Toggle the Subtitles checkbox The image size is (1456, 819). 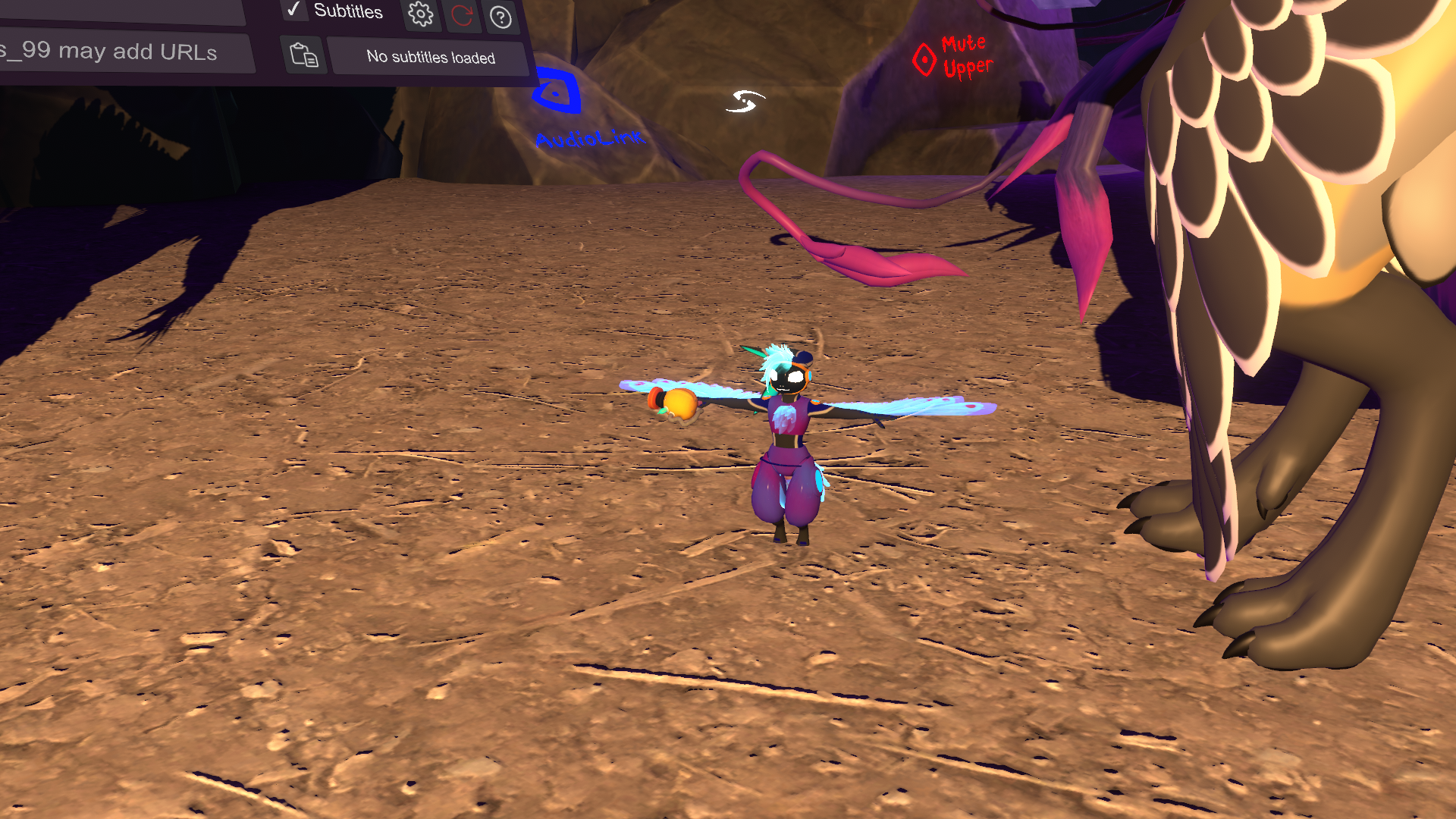pyautogui.click(x=293, y=9)
